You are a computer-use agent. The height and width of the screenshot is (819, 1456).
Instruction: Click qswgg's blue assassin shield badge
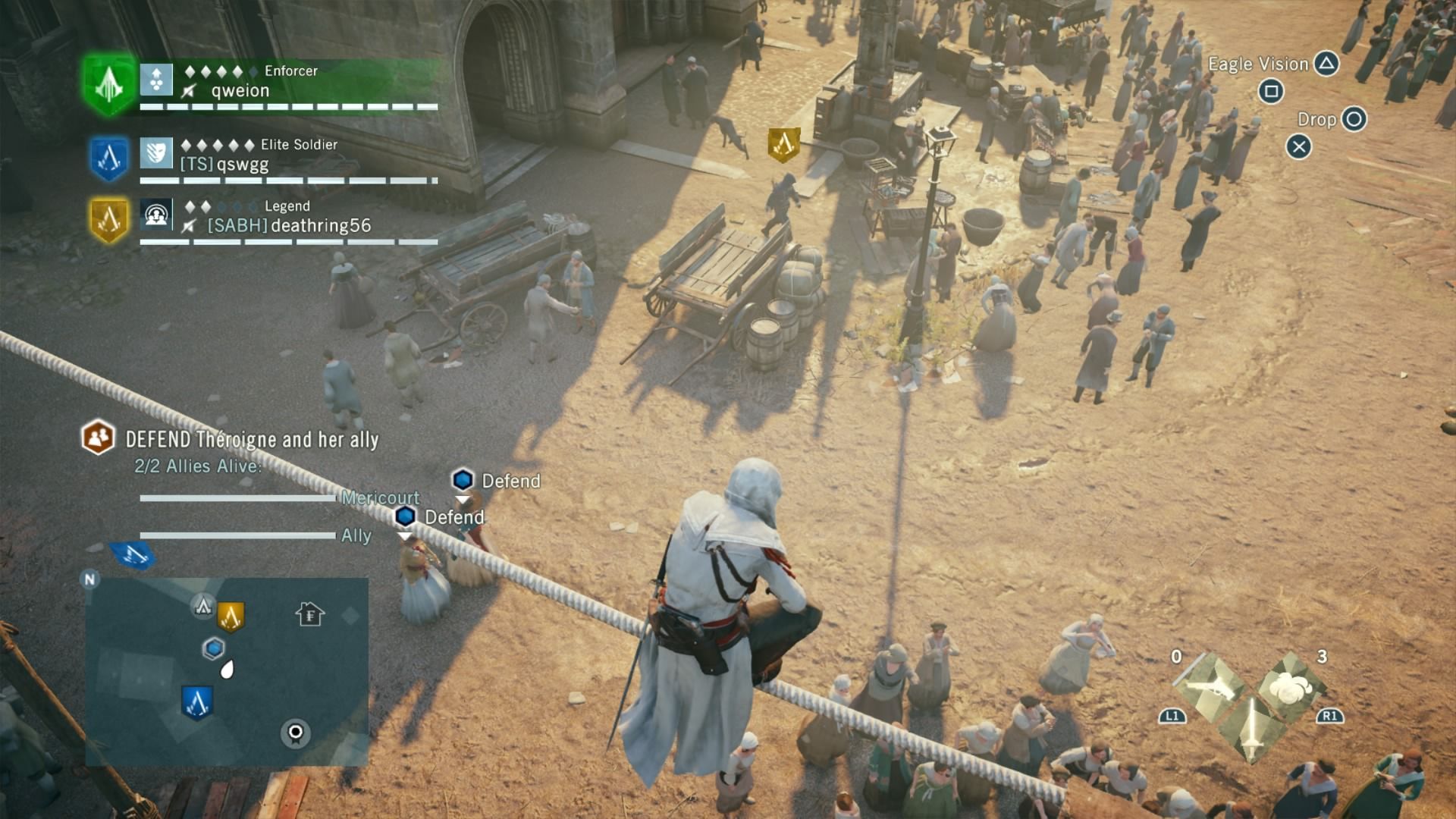[109, 158]
